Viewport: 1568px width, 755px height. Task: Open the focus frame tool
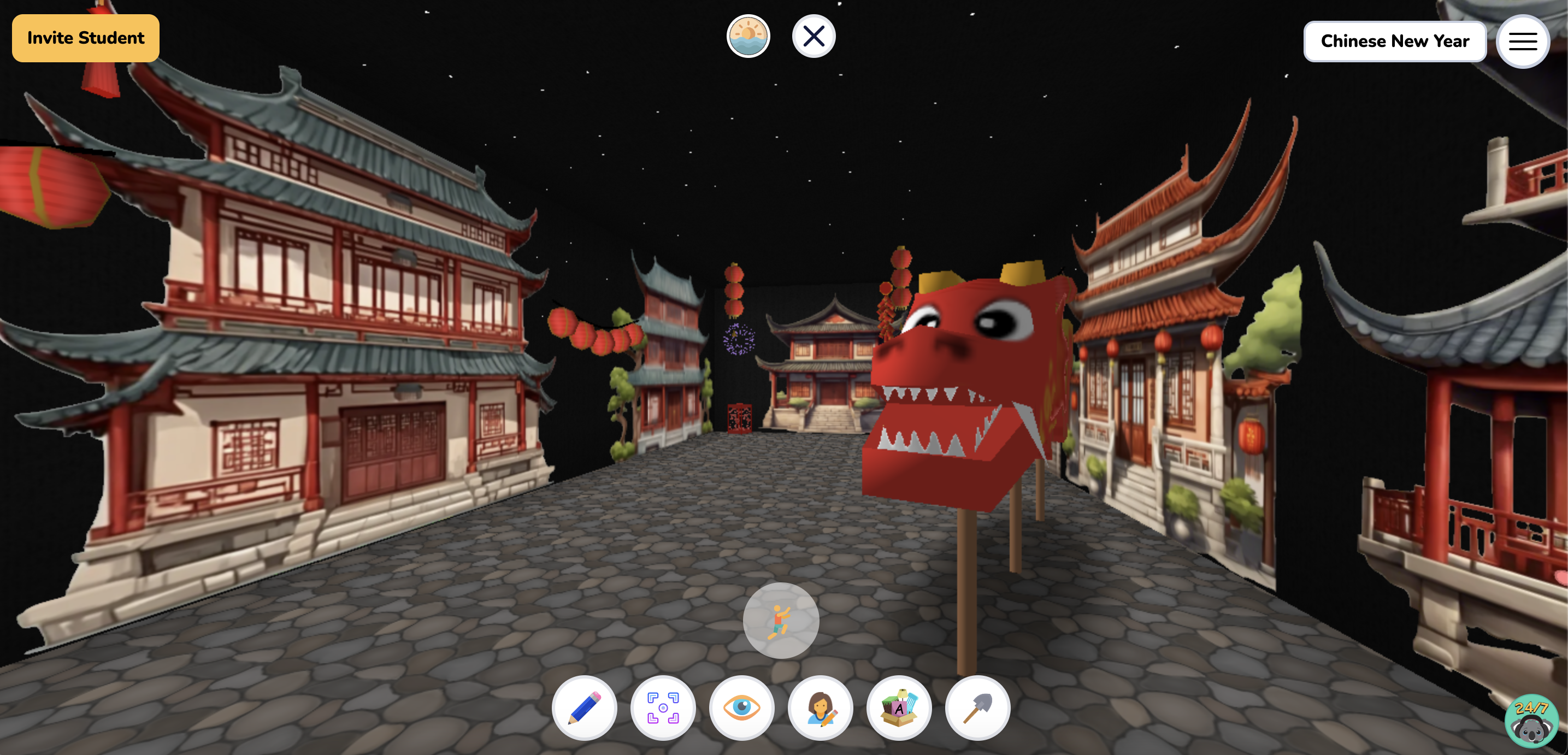[662, 707]
